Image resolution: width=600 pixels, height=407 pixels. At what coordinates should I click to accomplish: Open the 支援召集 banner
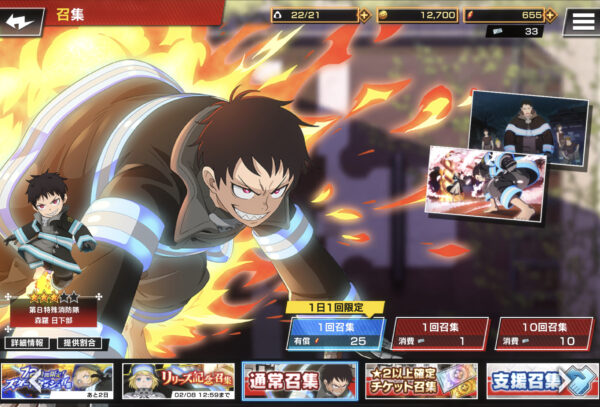point(541,380)
